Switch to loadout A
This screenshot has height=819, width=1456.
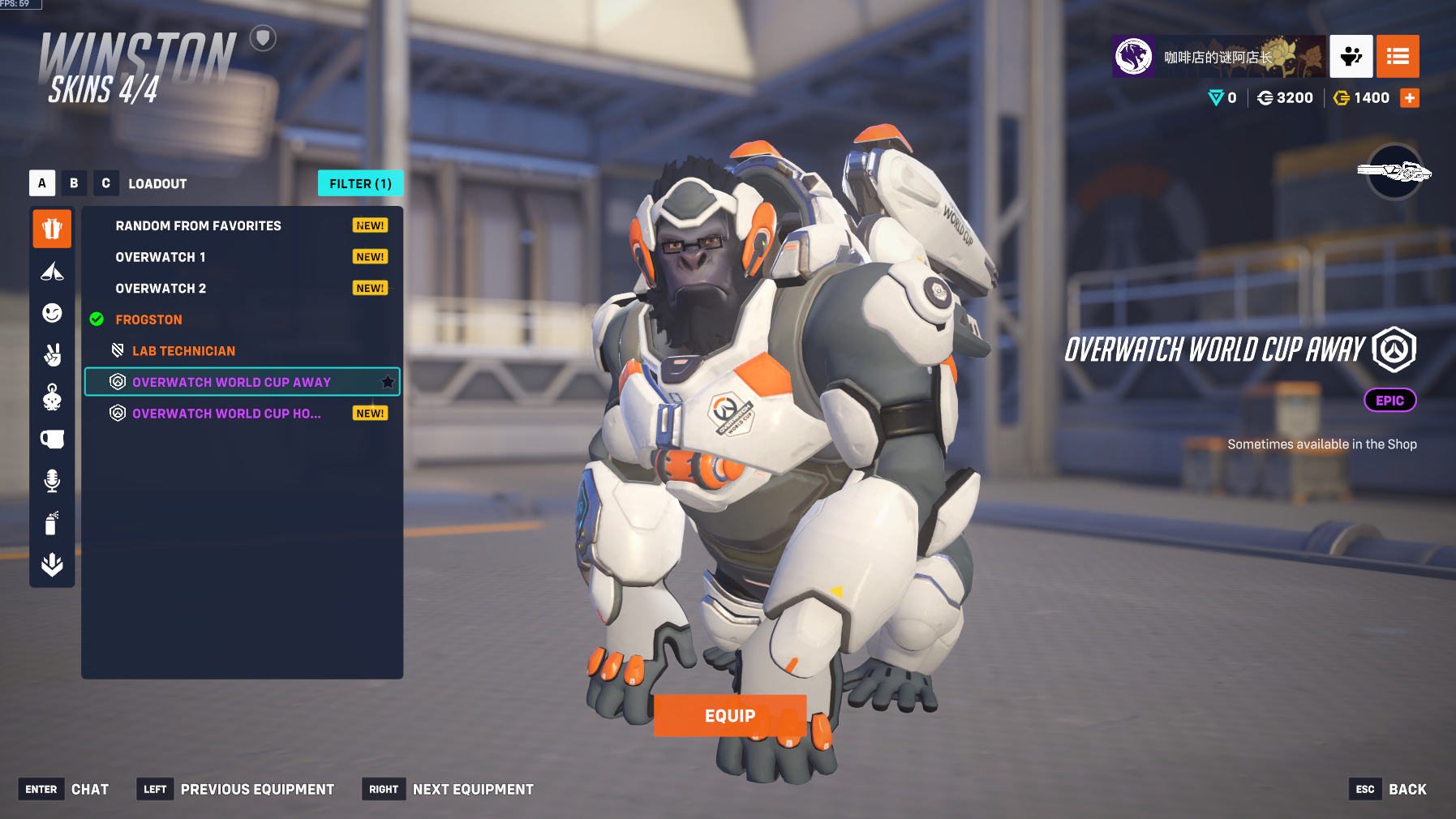42,183
